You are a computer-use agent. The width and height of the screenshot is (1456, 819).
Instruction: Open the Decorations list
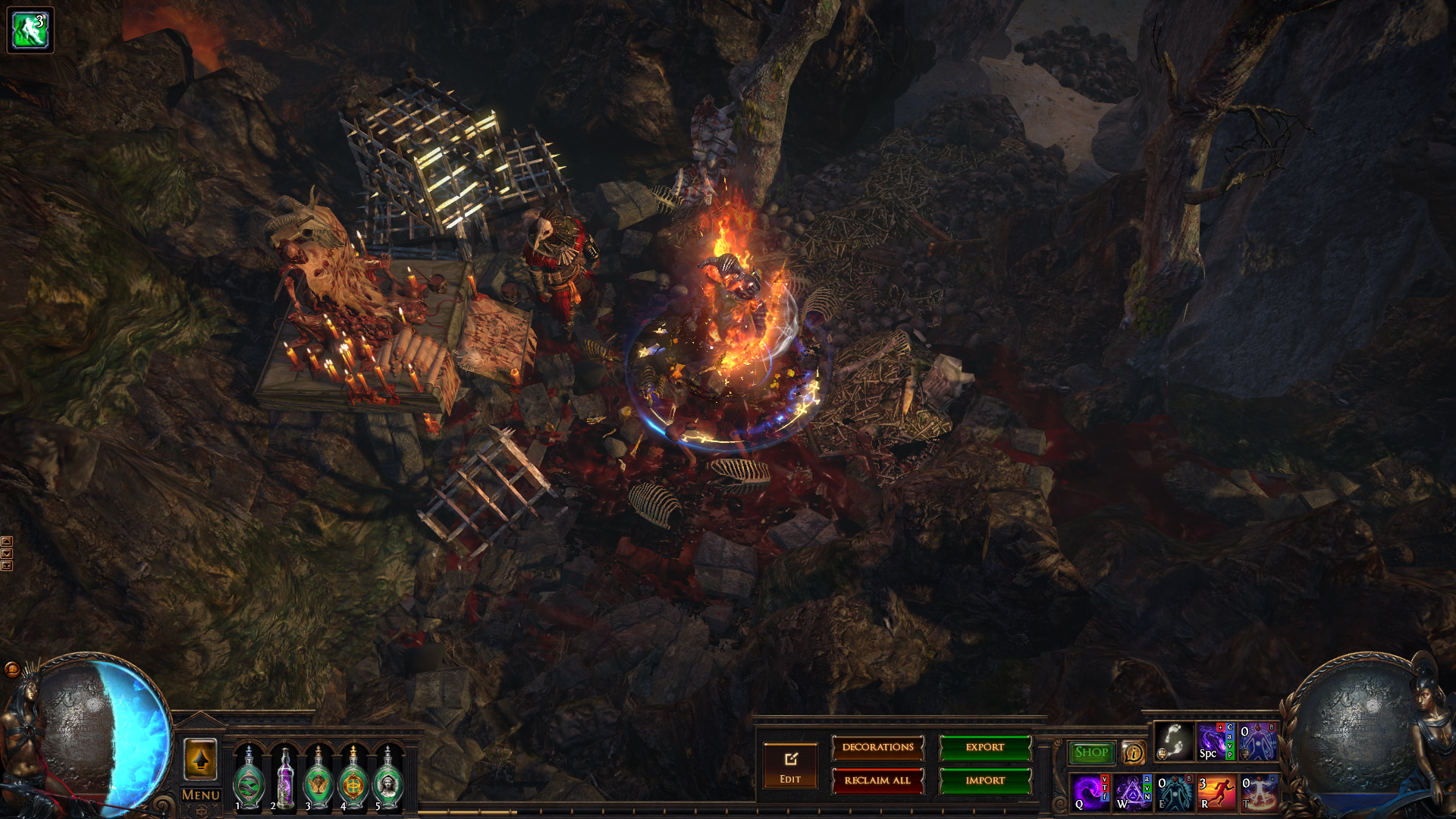877,748
